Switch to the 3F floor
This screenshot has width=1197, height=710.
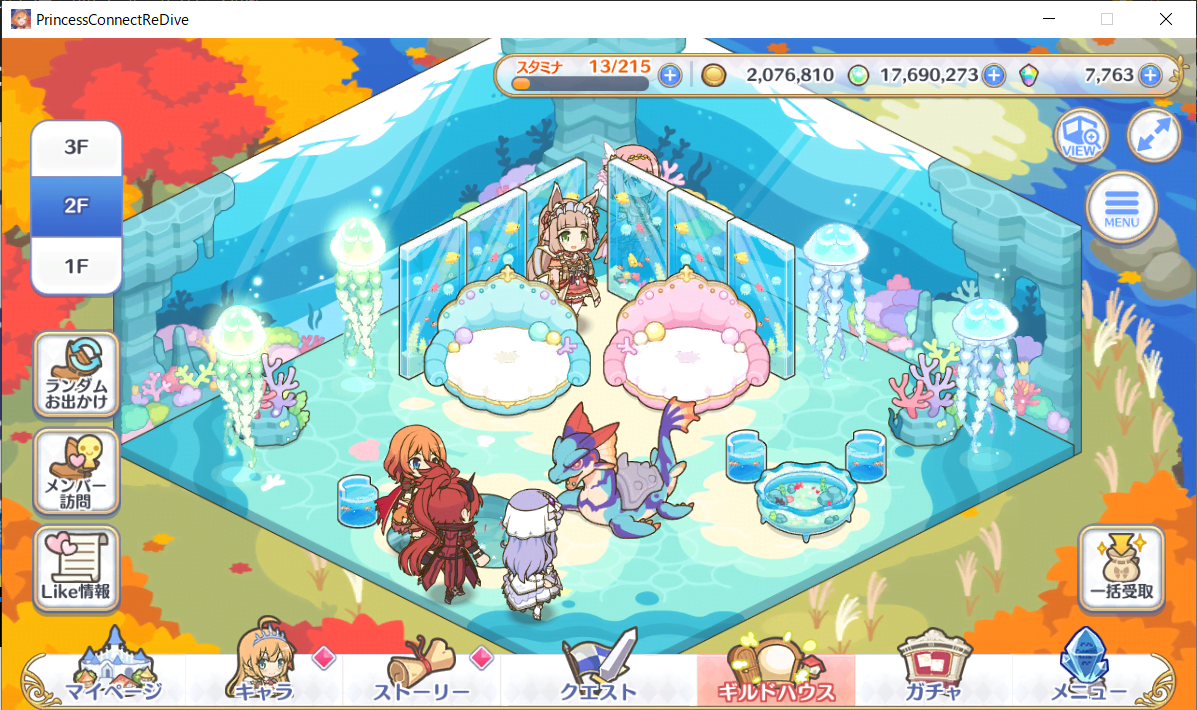point(76,148)
